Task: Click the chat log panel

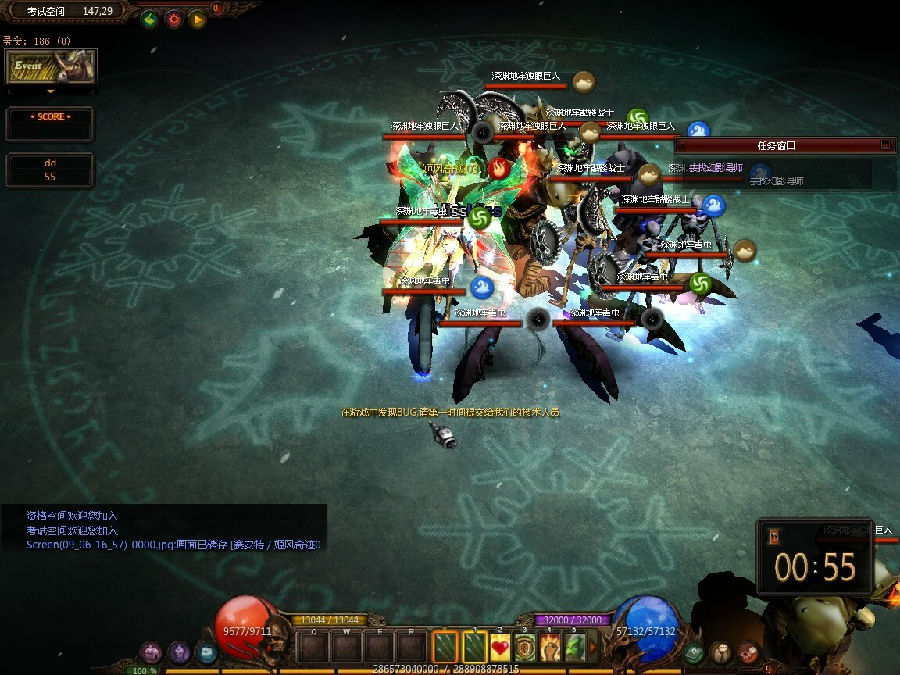Action: click(163, 529)
